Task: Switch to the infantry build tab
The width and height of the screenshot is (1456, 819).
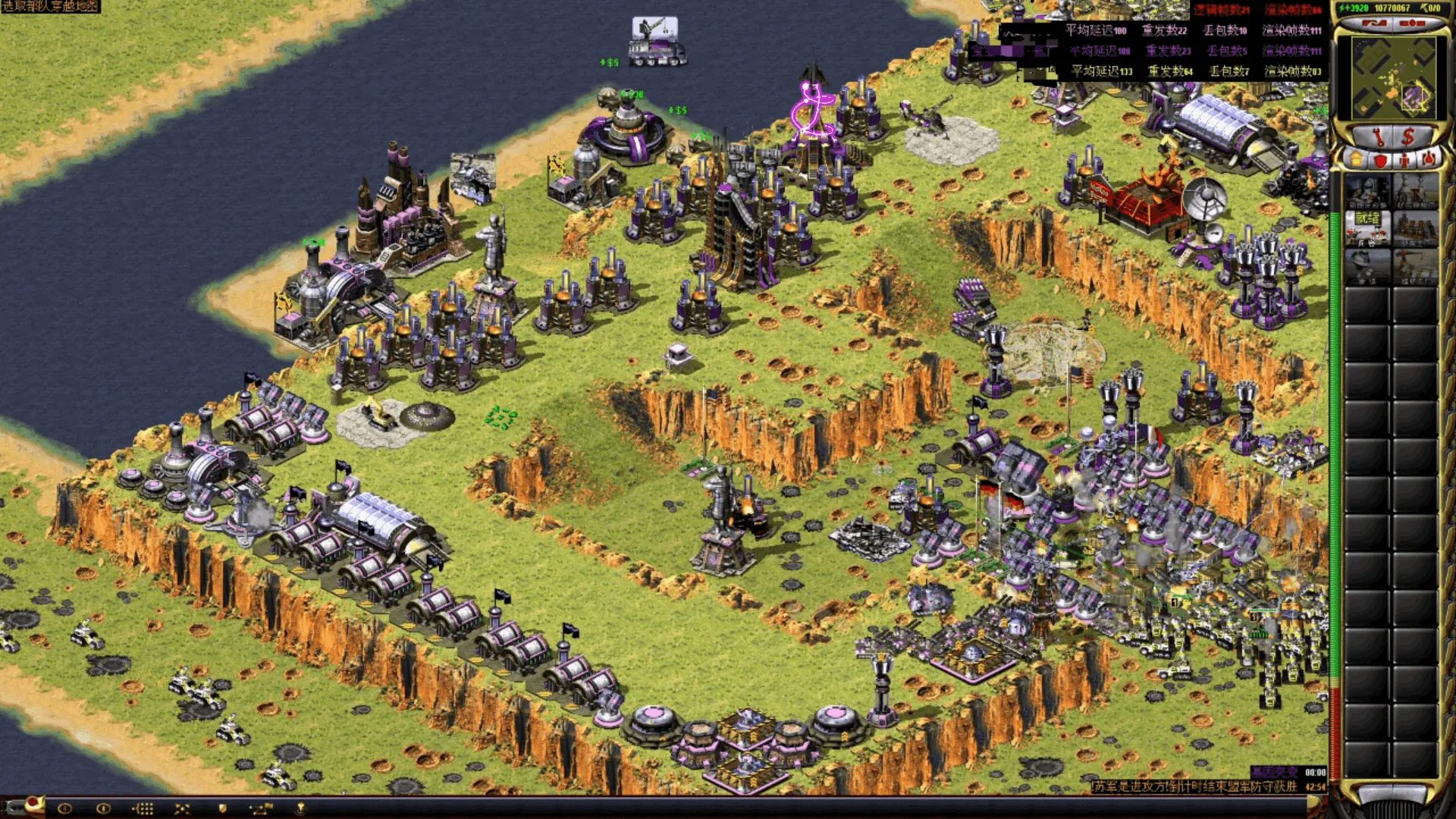Action: point(1404,160)
